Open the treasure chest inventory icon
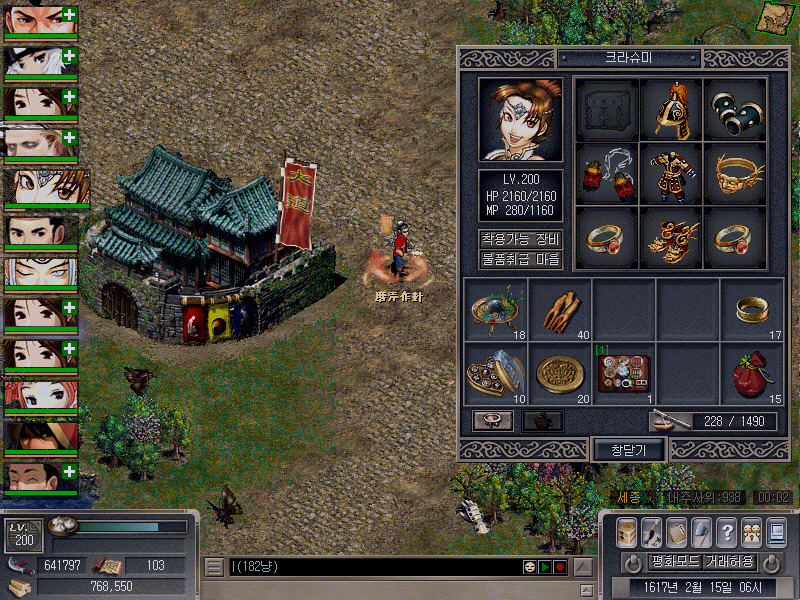Viewport: 800px width, 600px height. point(626,532)
